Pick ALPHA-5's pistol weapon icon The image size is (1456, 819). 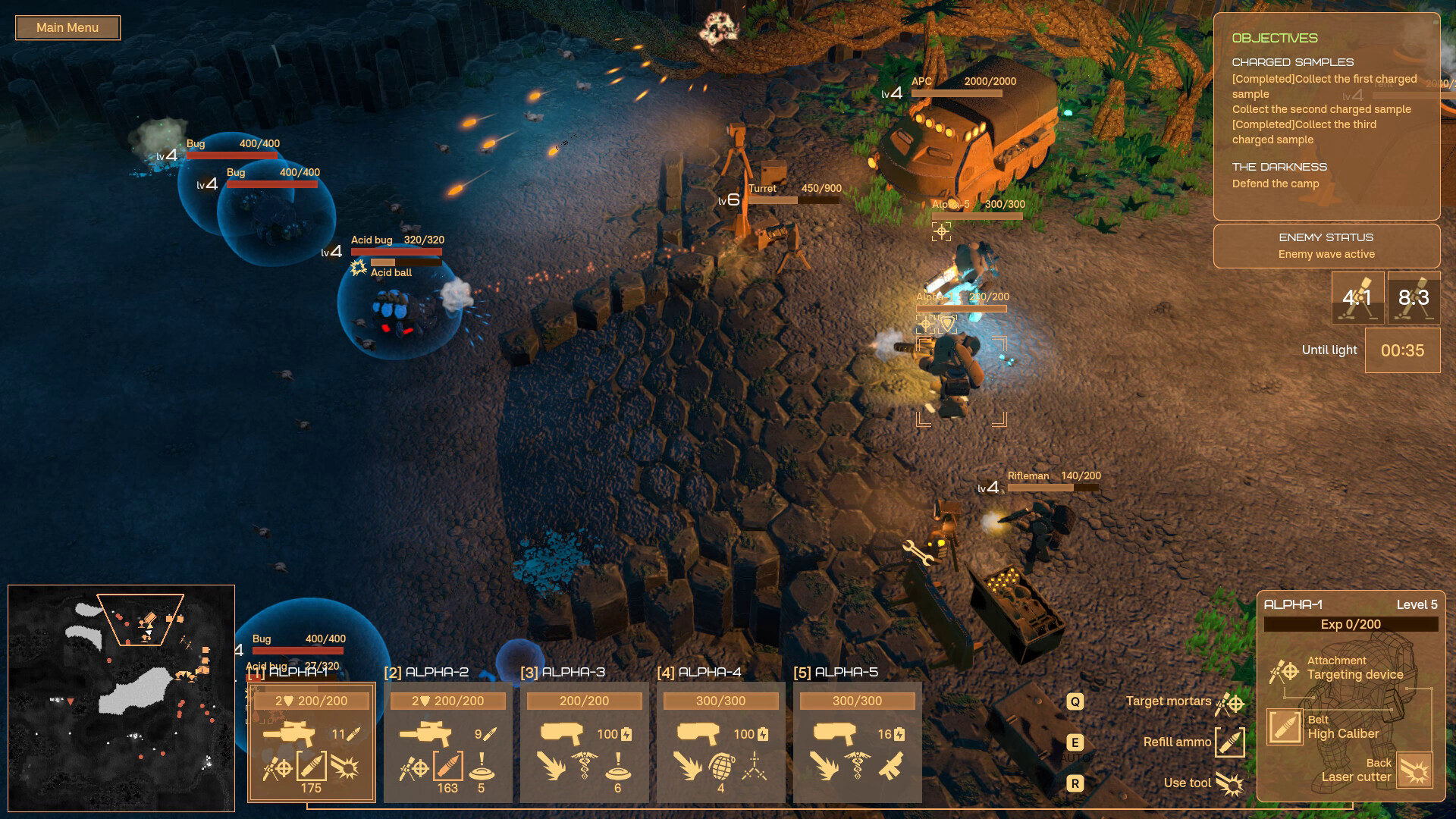click(x=835, y=734)
